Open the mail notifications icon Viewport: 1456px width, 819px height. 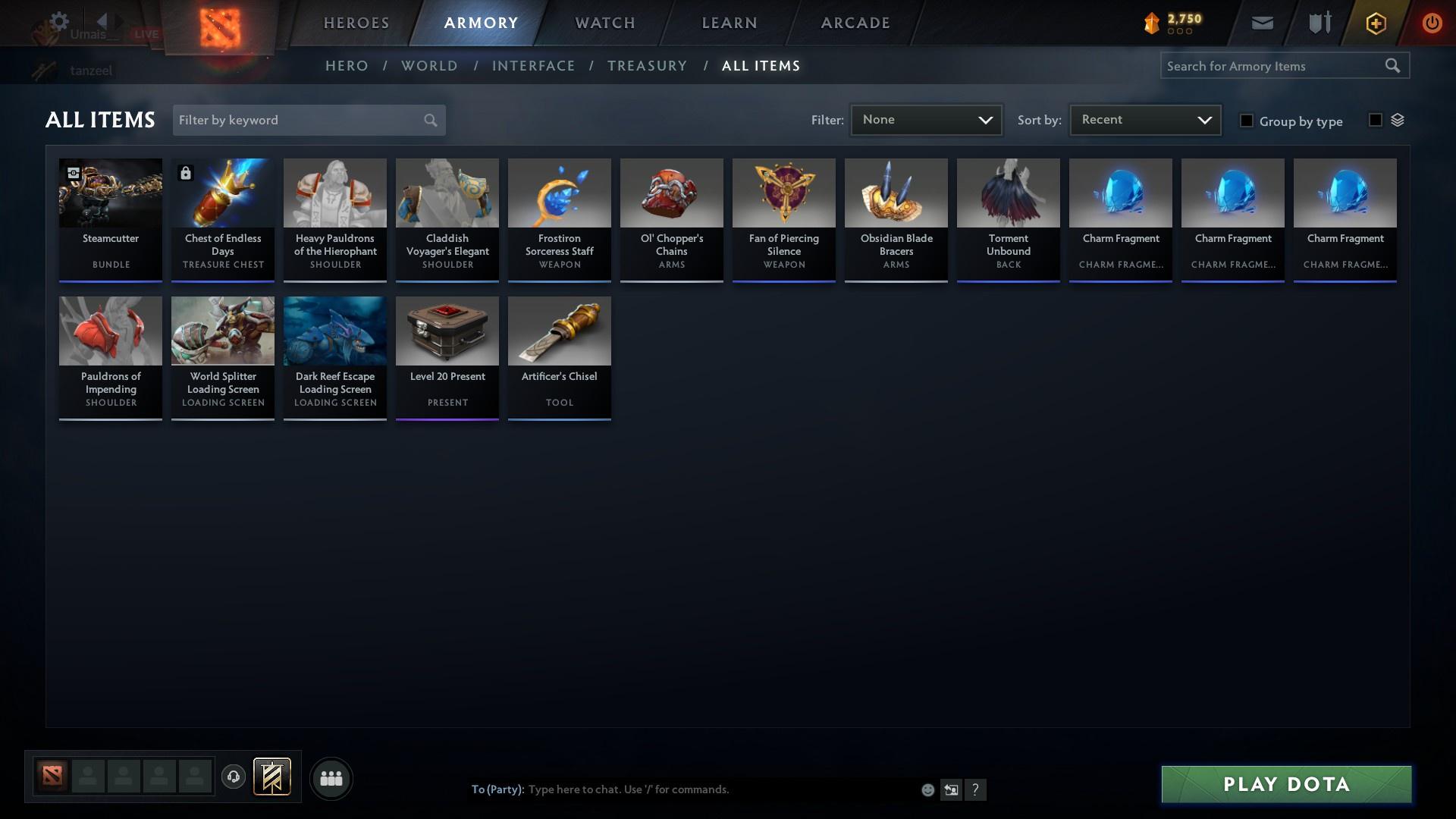click(1261, 23)
